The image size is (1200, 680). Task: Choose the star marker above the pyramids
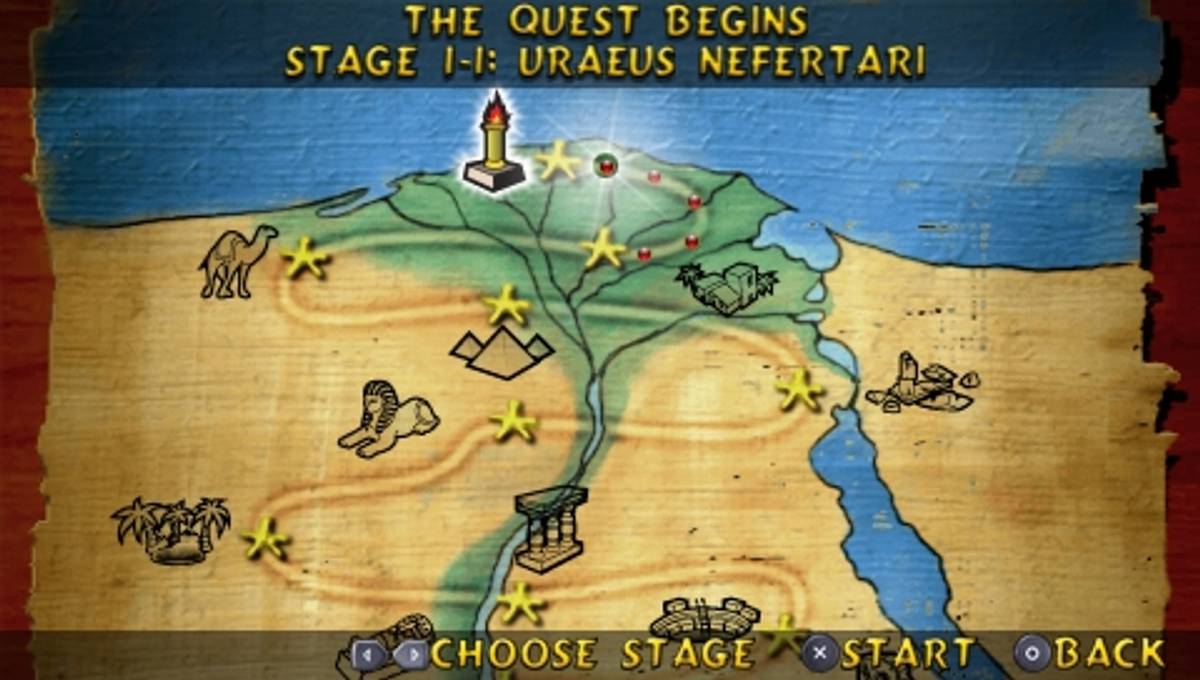tap(507, 304)
